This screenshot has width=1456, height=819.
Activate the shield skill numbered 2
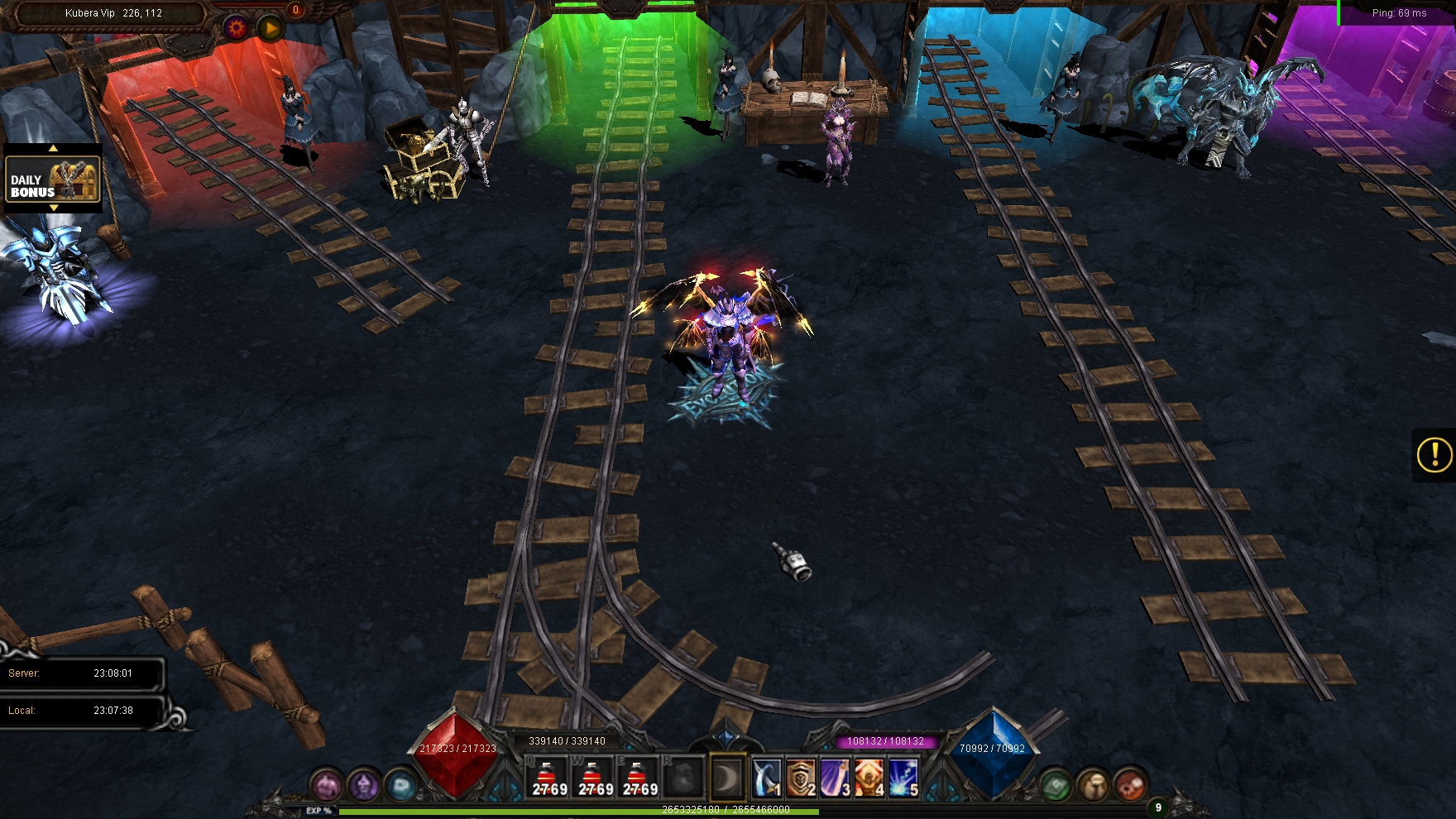point(801,778)
